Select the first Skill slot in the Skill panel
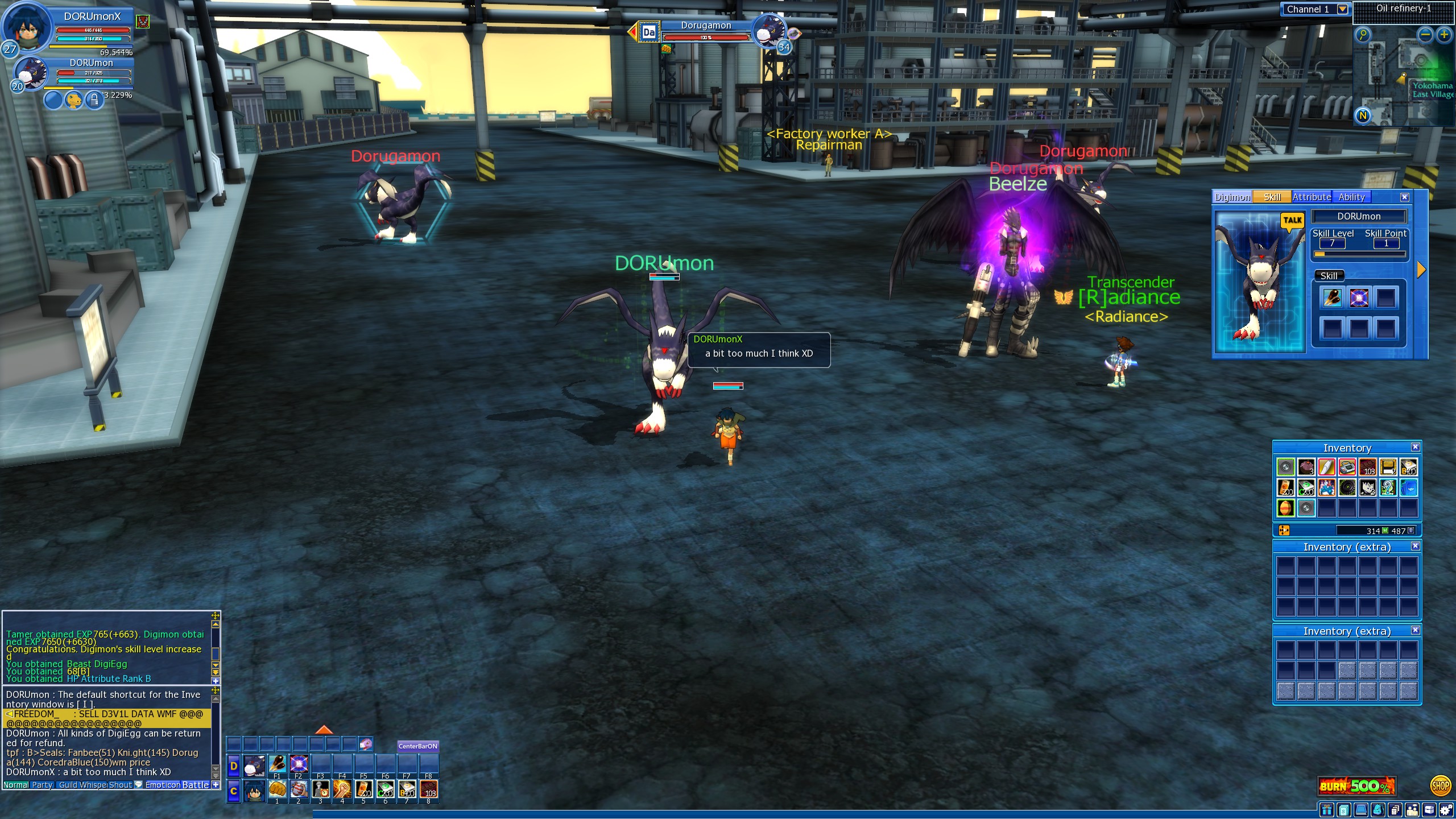This screenshot has width=1456, height=819. pyautogui.click(x=1332, y=297)
